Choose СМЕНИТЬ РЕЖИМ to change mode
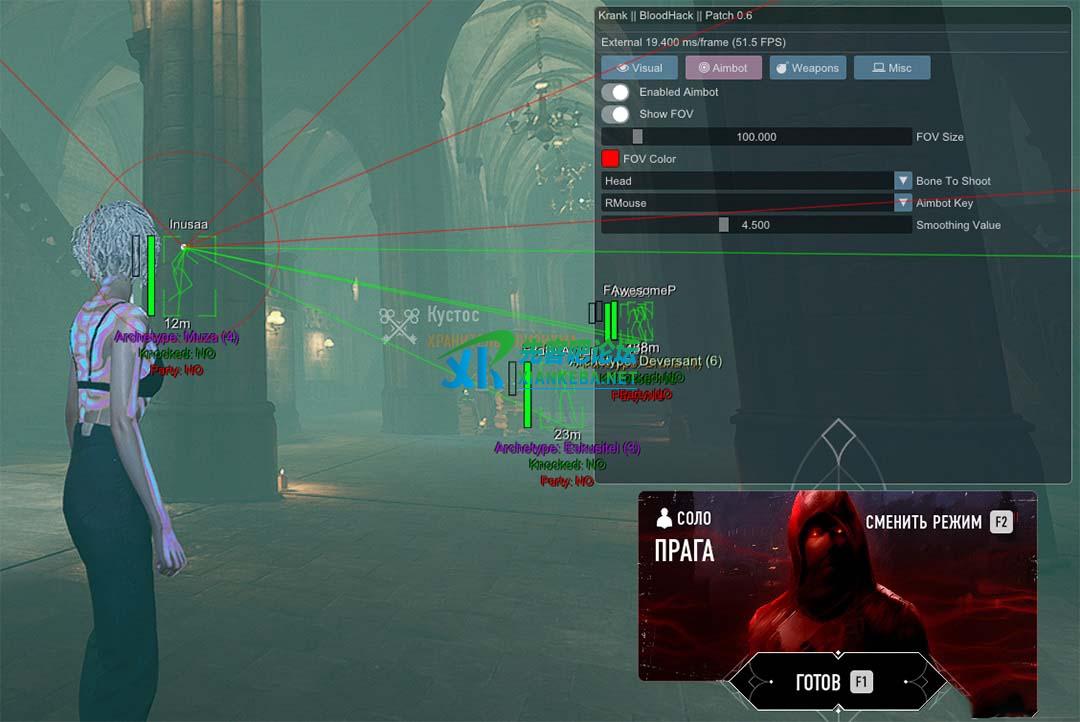Screen dimensions: 1080x722 938,522
